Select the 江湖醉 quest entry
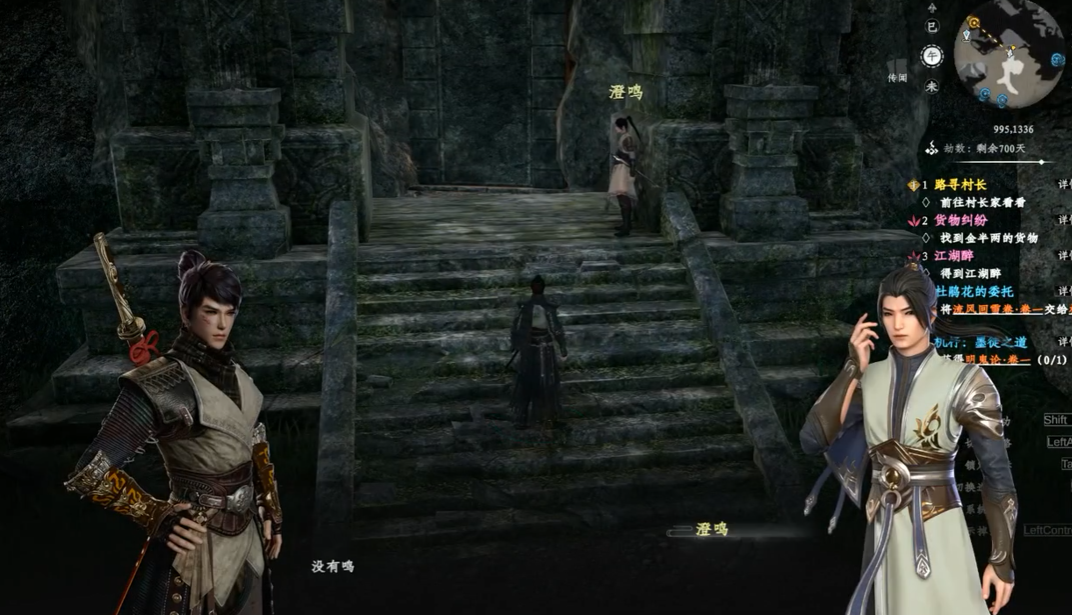 (955, 256)
